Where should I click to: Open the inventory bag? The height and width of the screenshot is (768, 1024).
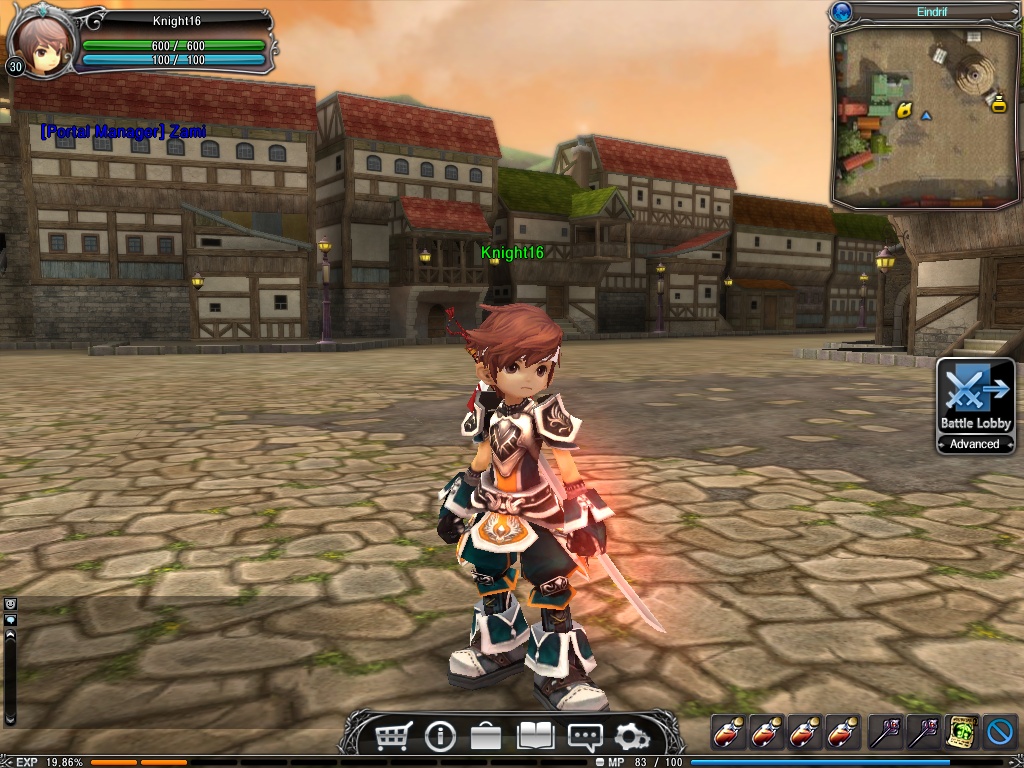click(486, 738)
